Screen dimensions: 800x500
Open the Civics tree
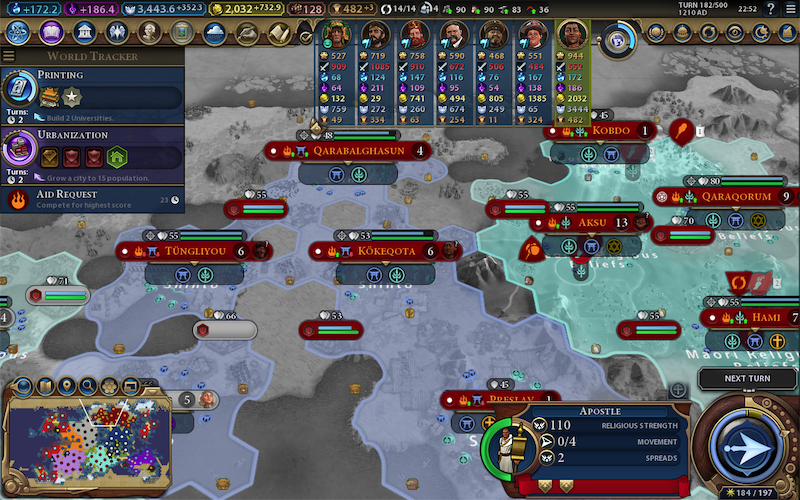[x=52, y=32]
